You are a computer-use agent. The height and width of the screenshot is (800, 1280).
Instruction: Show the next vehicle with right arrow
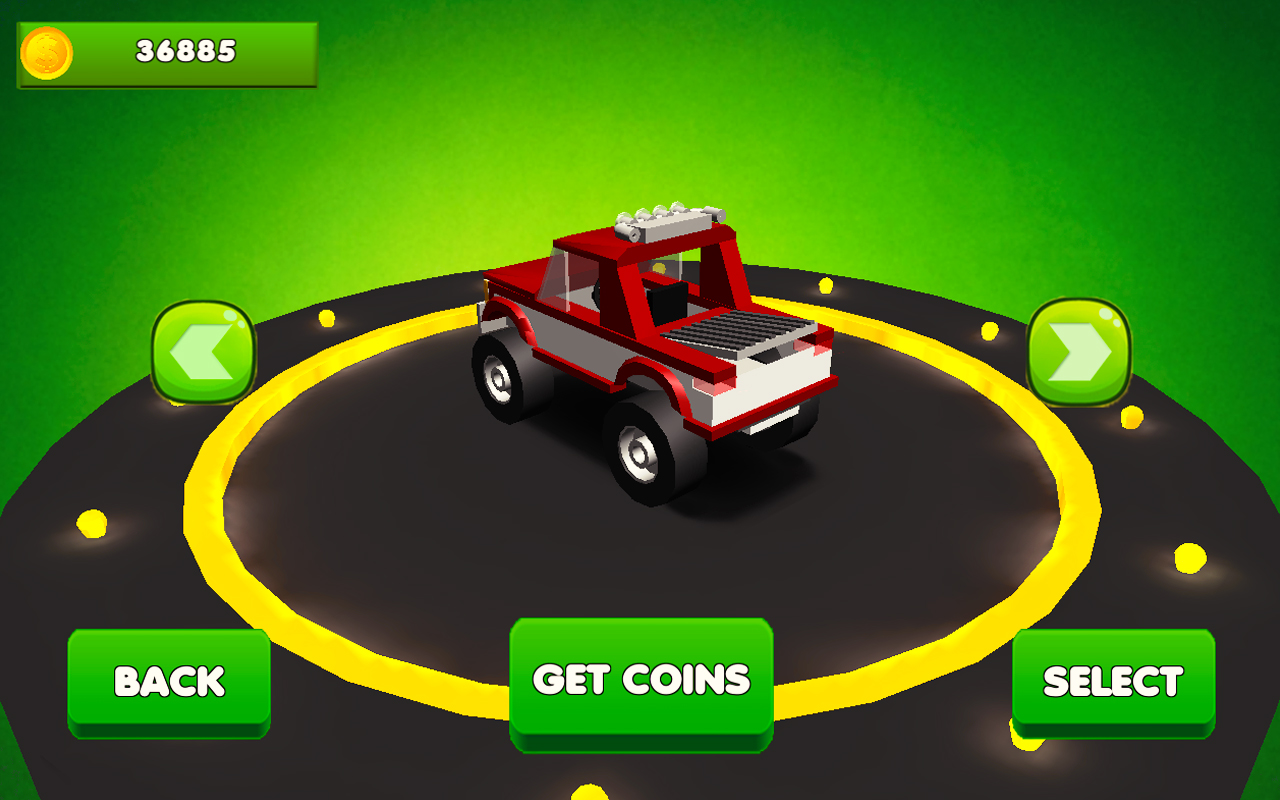click(x=1079, y=351)
